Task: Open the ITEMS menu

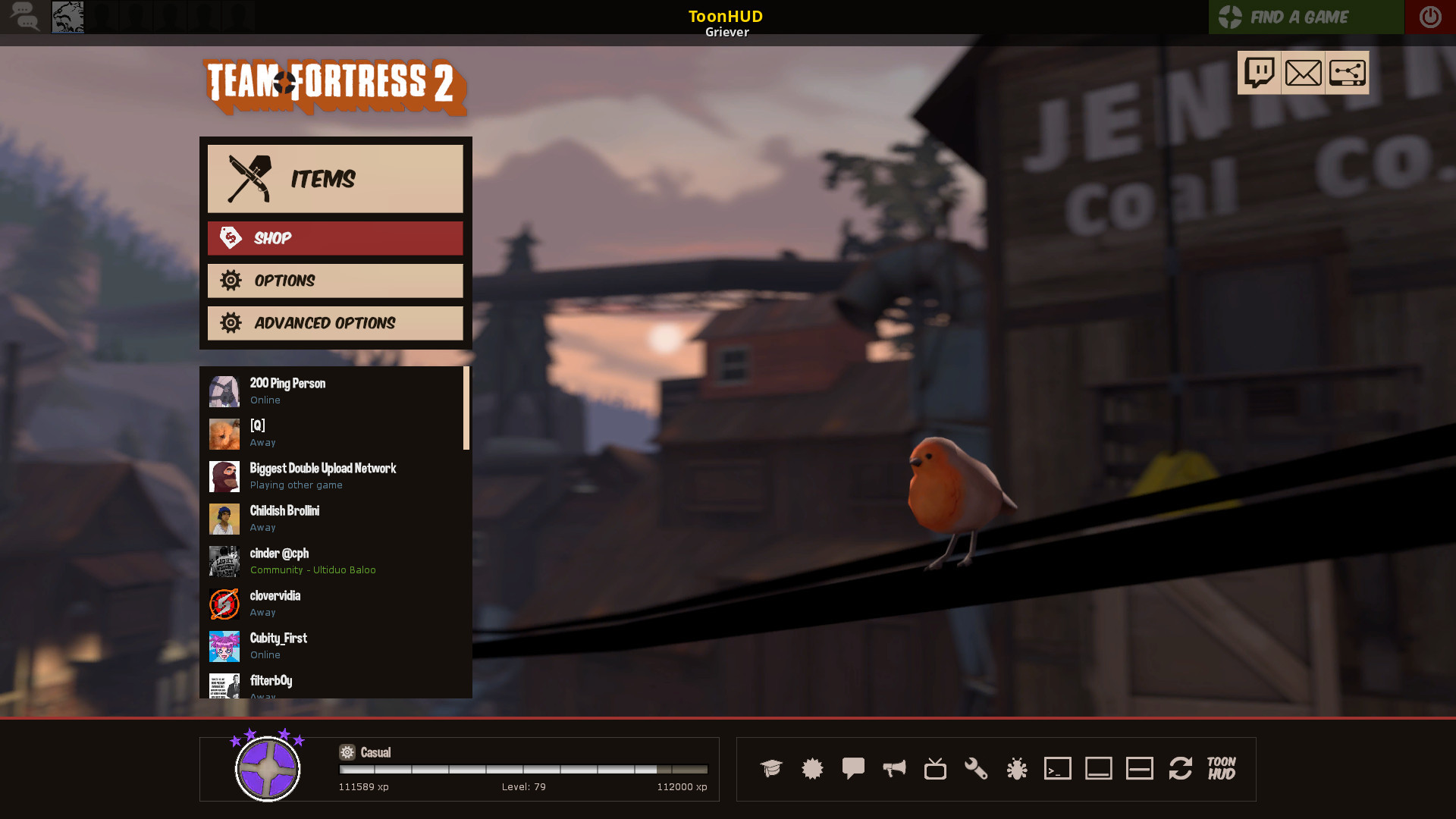Action: pyautogui.click(x=334, y=179)
